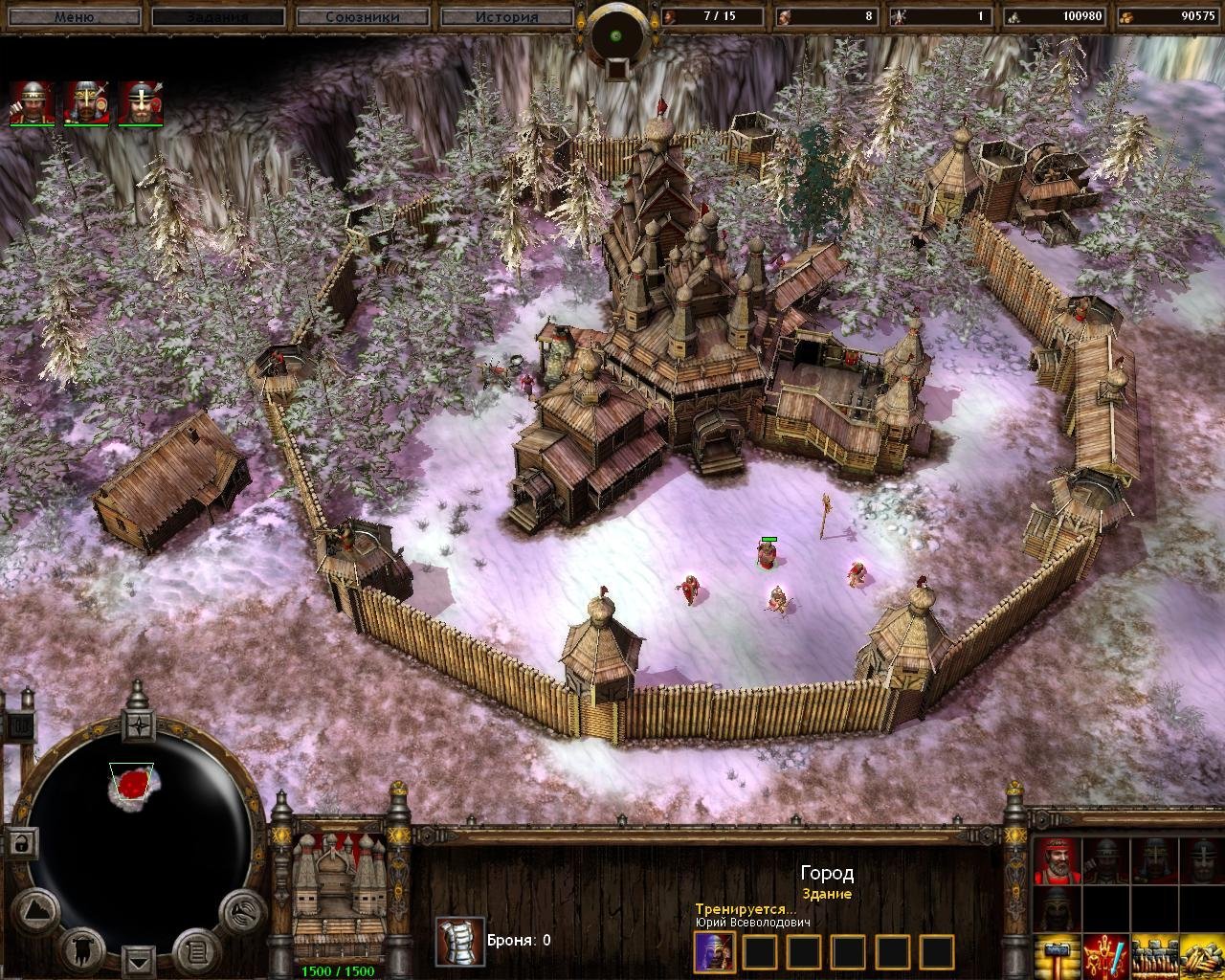Open the scroll log icon near the minimap

click(x=196, y=952)
